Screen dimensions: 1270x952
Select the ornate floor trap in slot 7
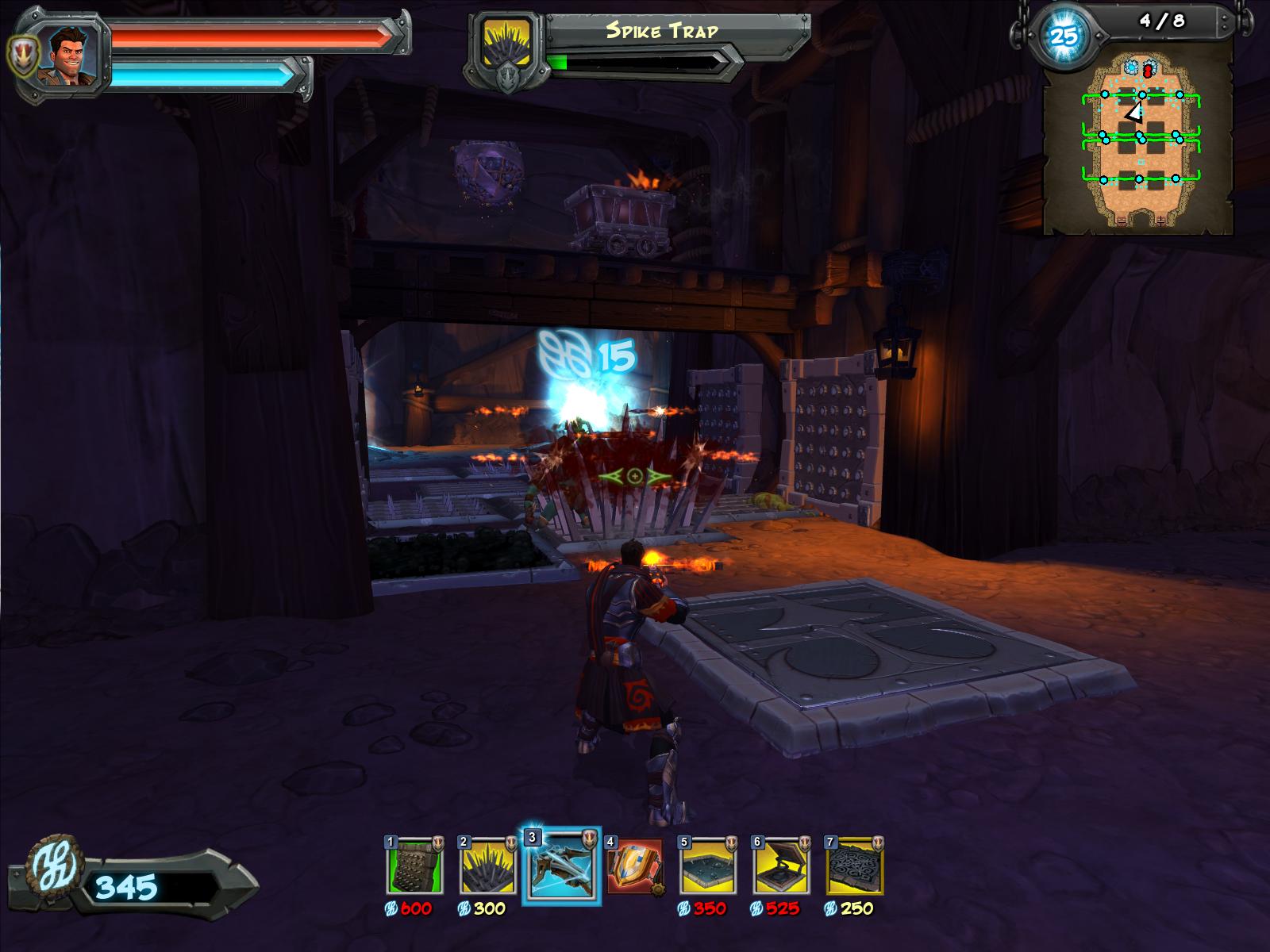pos(855,866)
